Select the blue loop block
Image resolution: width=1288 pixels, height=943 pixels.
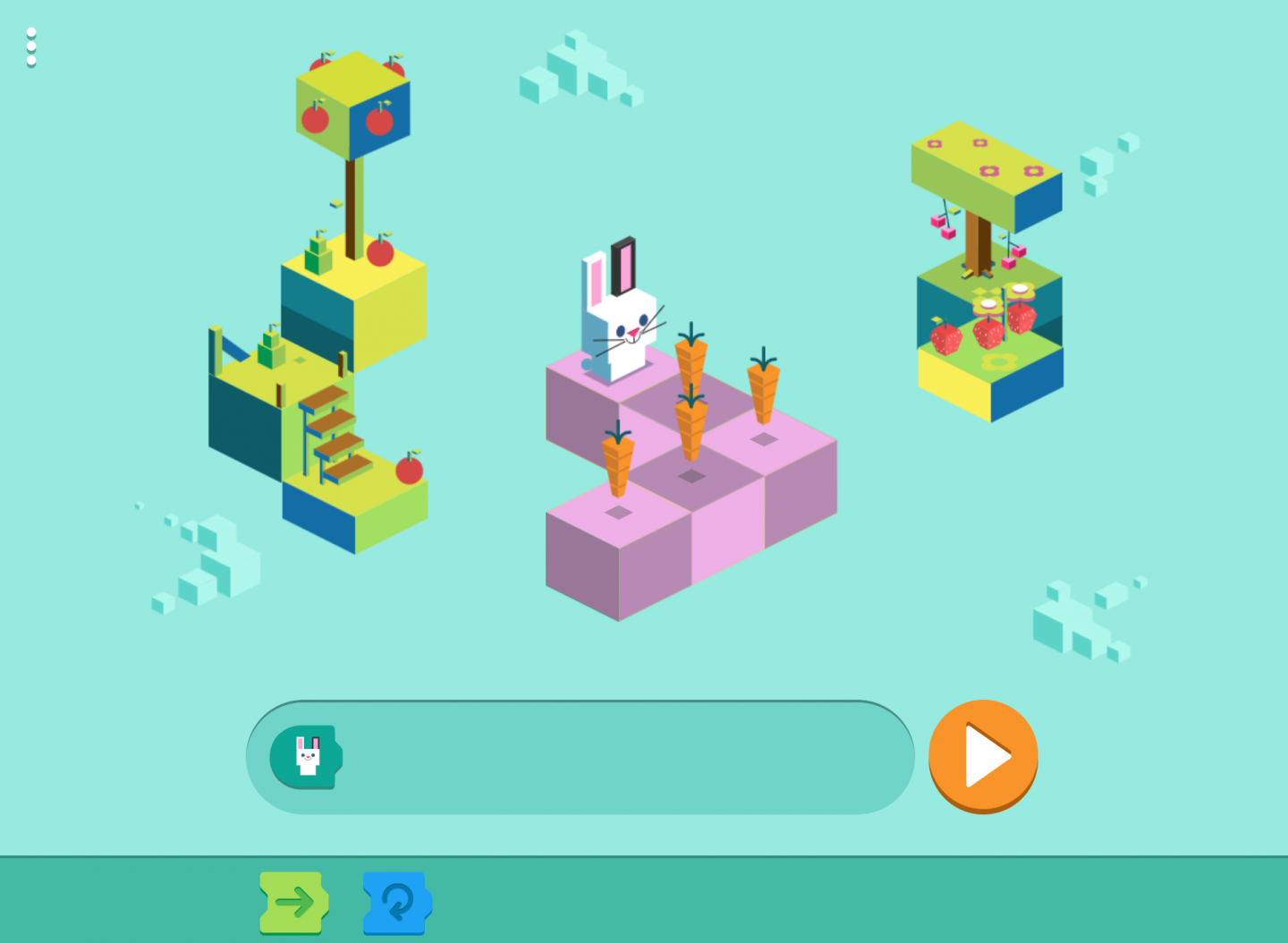pos(397,904)
